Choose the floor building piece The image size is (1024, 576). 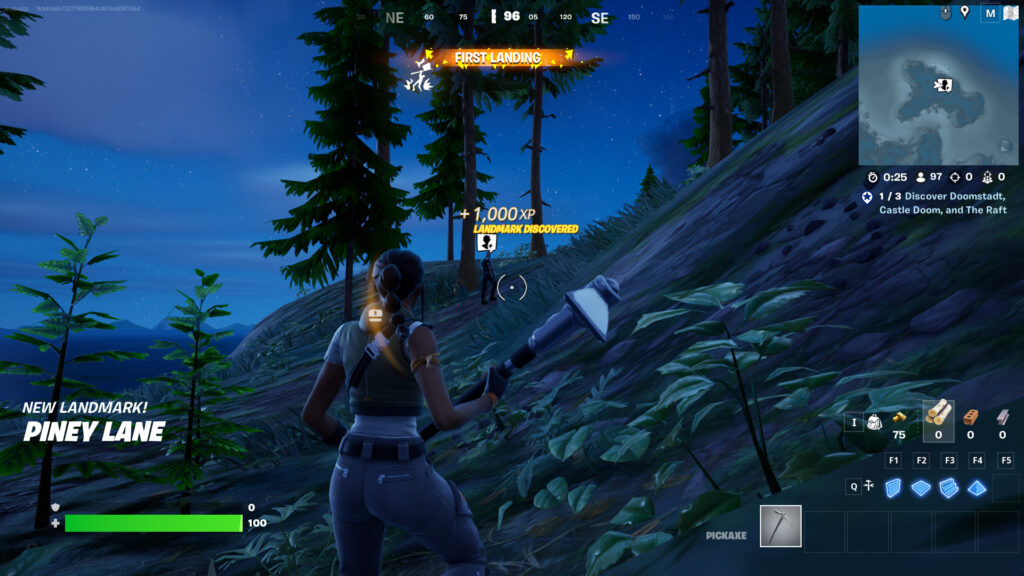click(921, 487)
